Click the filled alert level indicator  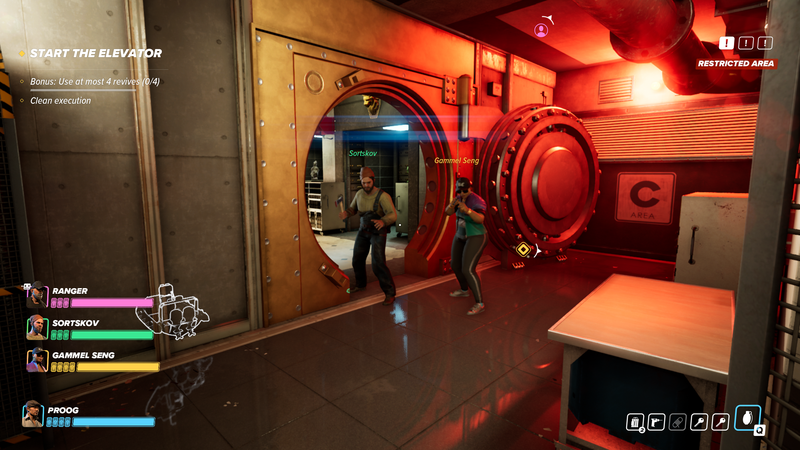pyautogui.click(x=725, y=43)
